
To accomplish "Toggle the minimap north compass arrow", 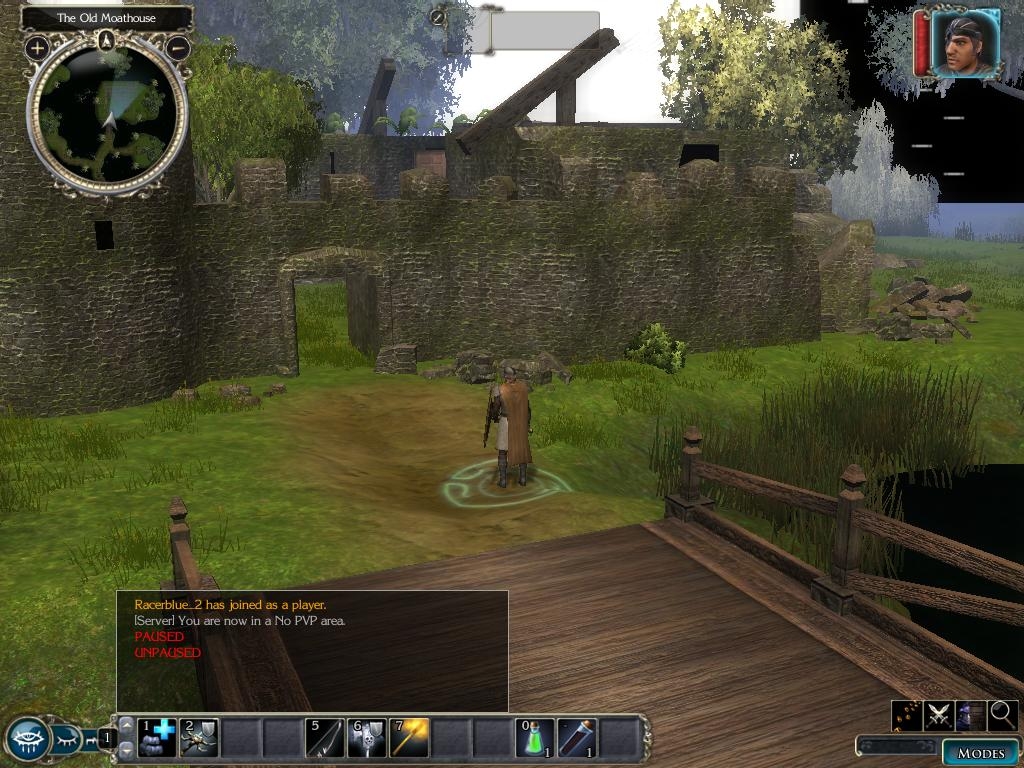I will (108, 40).
